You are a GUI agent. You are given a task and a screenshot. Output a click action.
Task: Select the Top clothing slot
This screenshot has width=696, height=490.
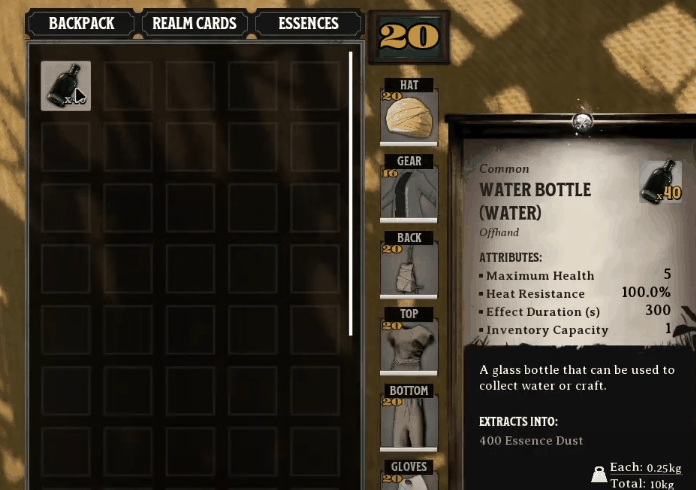pos(409,343)
